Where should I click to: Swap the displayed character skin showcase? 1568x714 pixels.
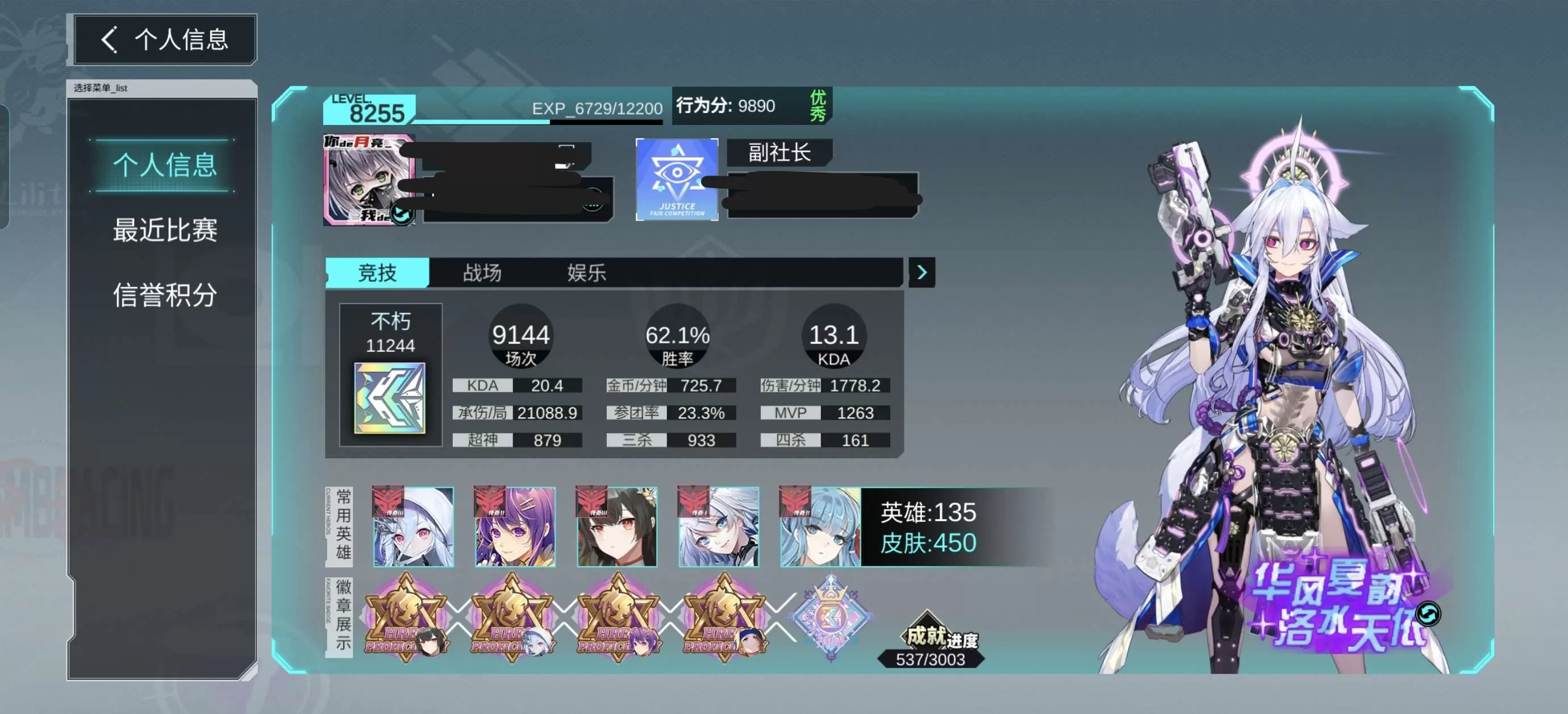(x=1427, y=613)
